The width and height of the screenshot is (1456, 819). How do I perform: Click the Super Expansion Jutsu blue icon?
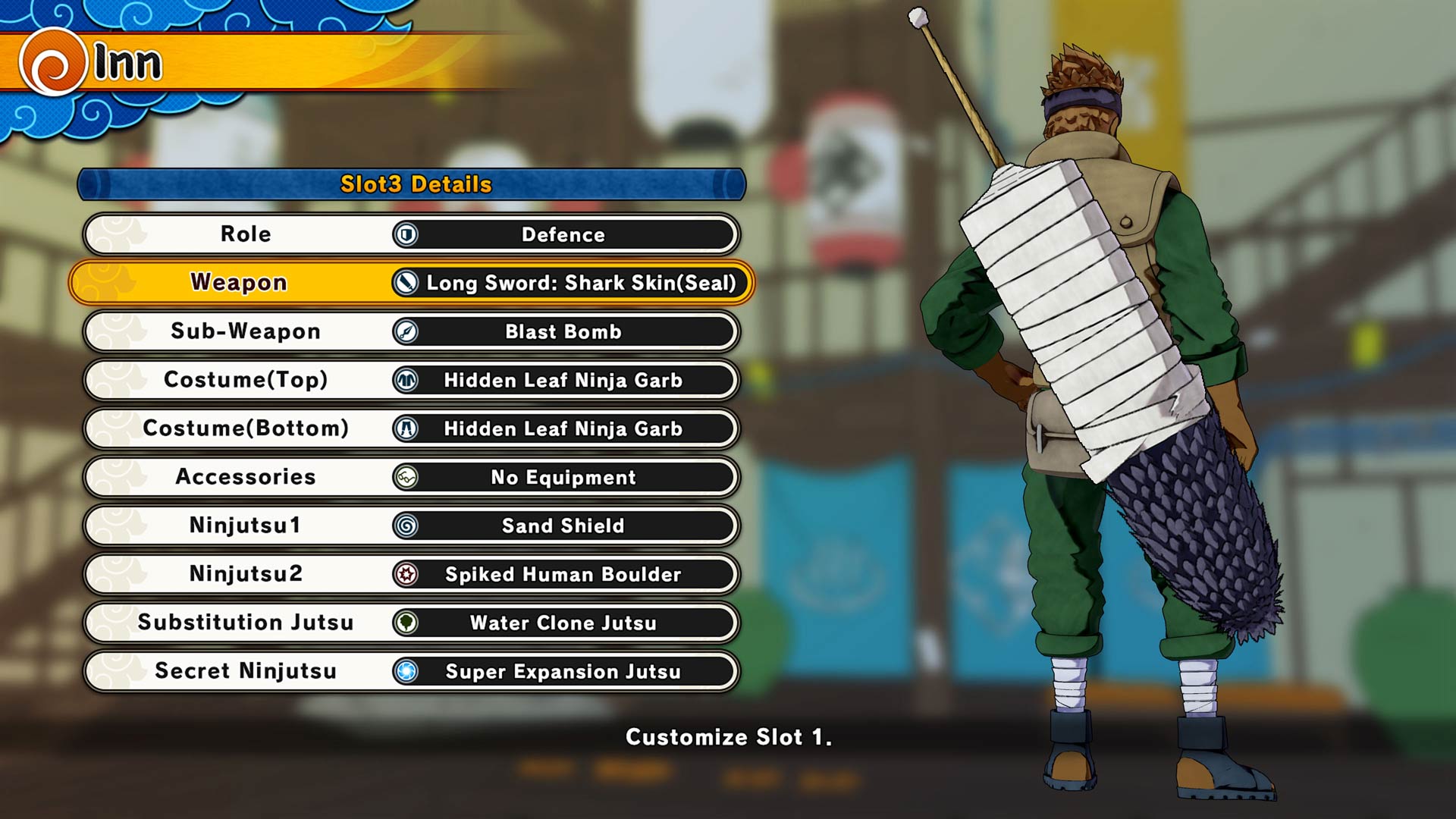coord(406,671)
